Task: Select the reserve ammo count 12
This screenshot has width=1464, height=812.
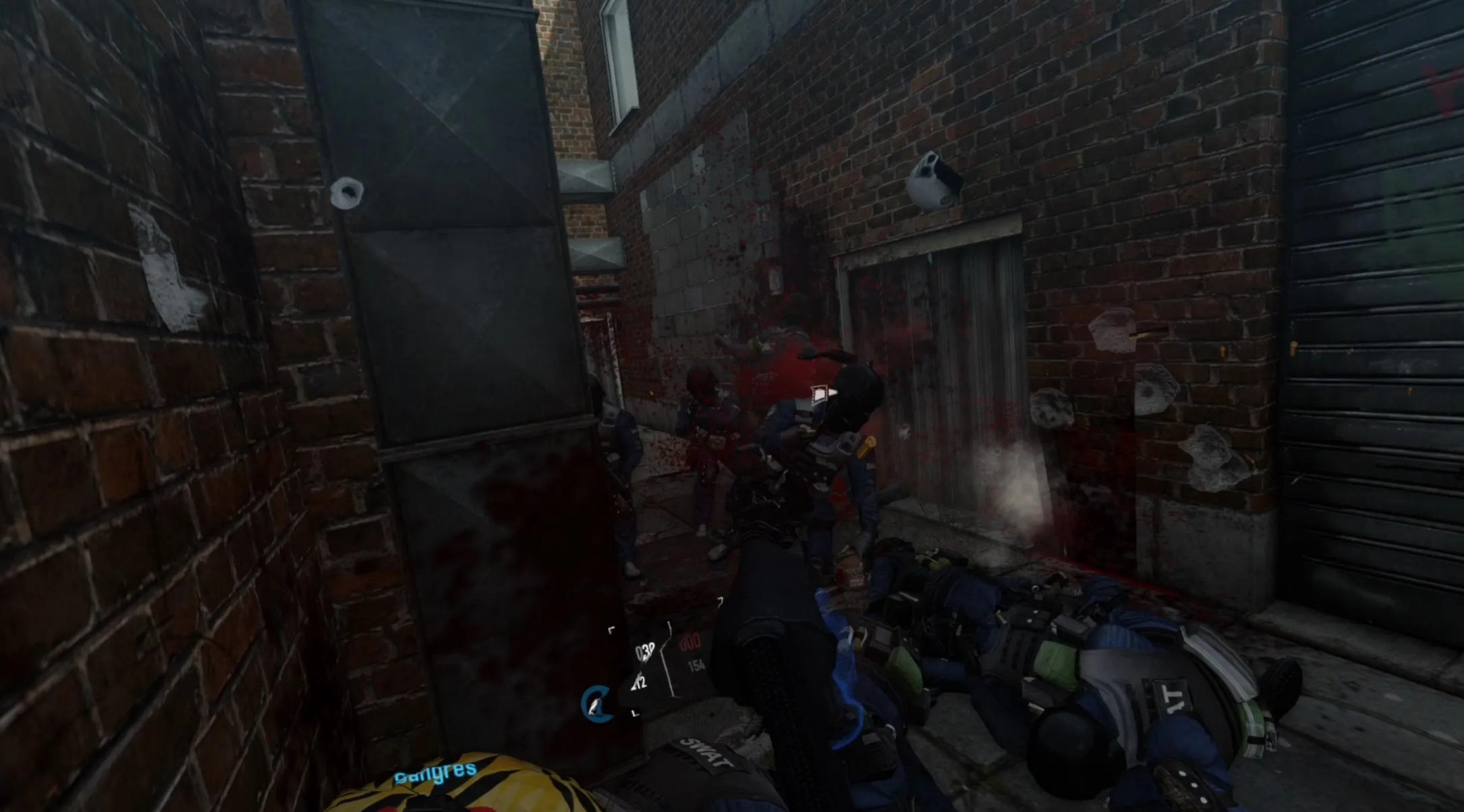Action: pyautogui.click(x=640, y=683)
